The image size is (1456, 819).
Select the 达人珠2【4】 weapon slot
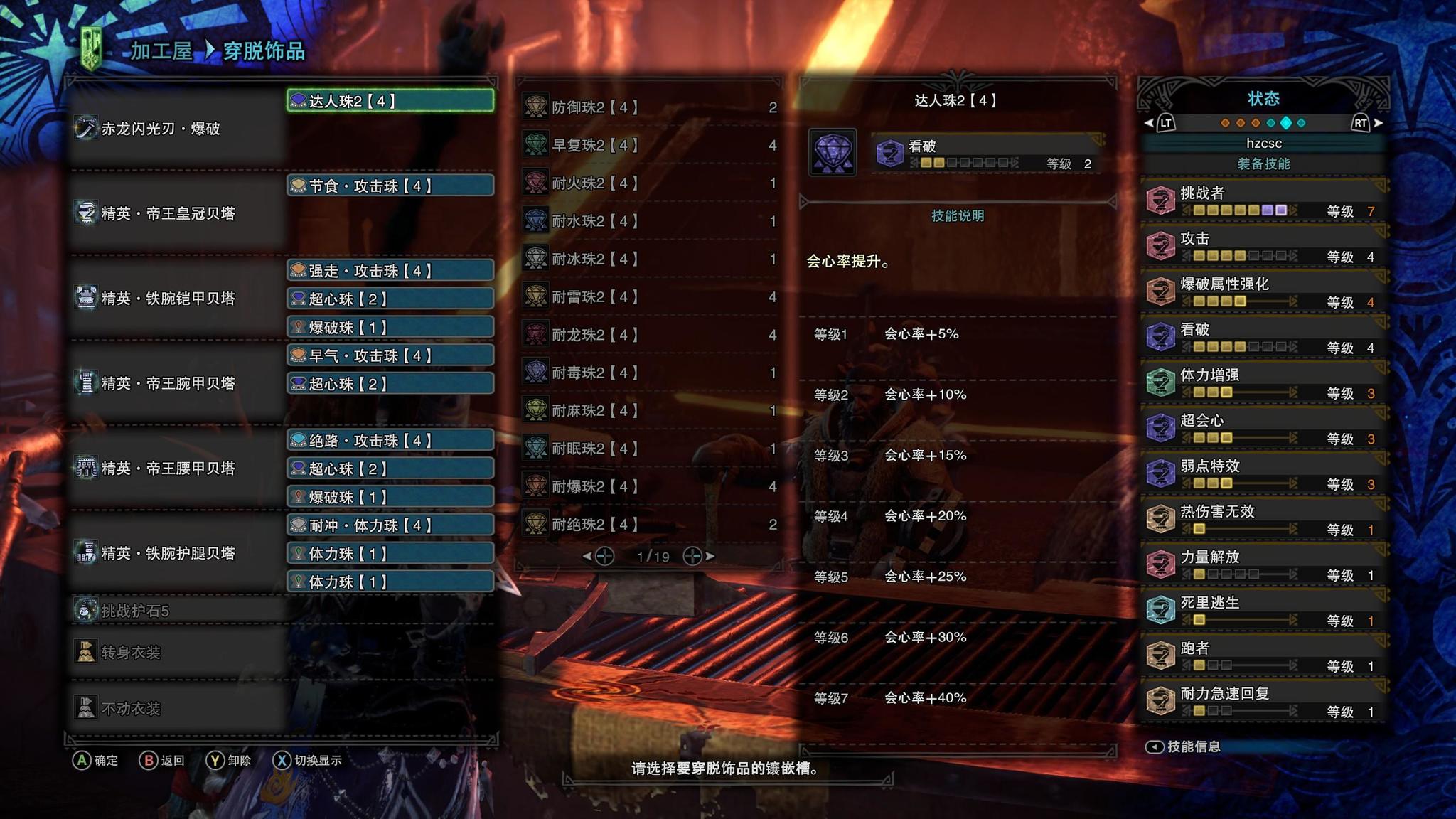point(390,101)
